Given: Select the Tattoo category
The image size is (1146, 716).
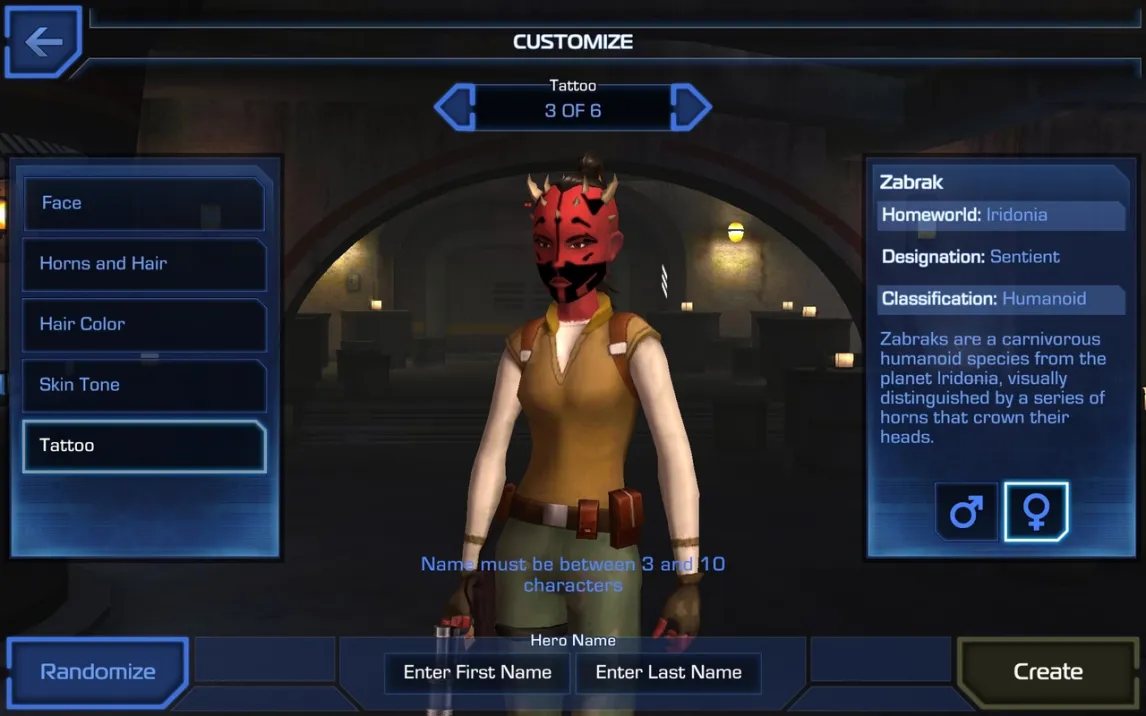Looking at the screenshot, I should (x=144, y=446).
